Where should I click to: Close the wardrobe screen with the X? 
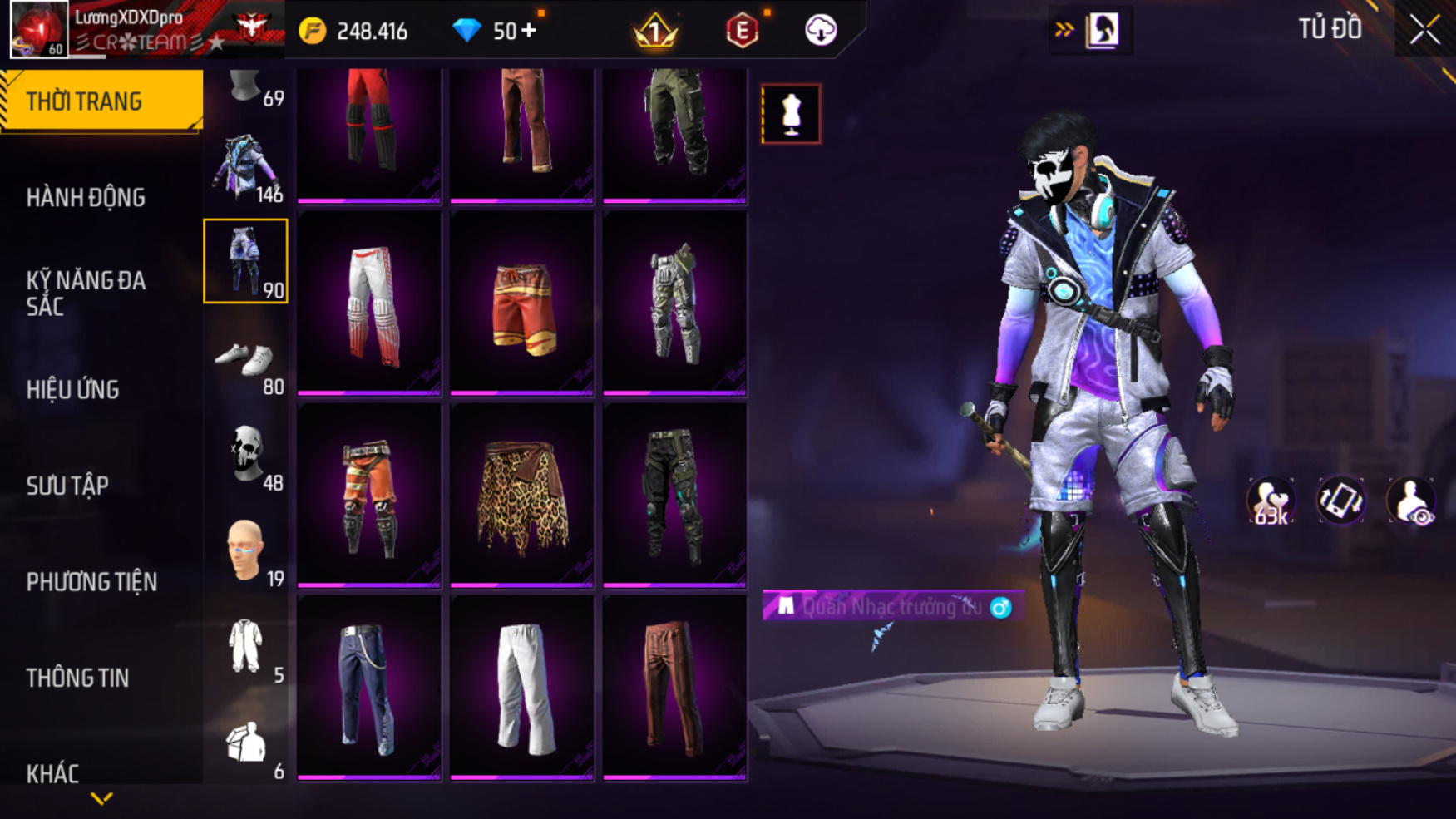tap(1424, 31)
